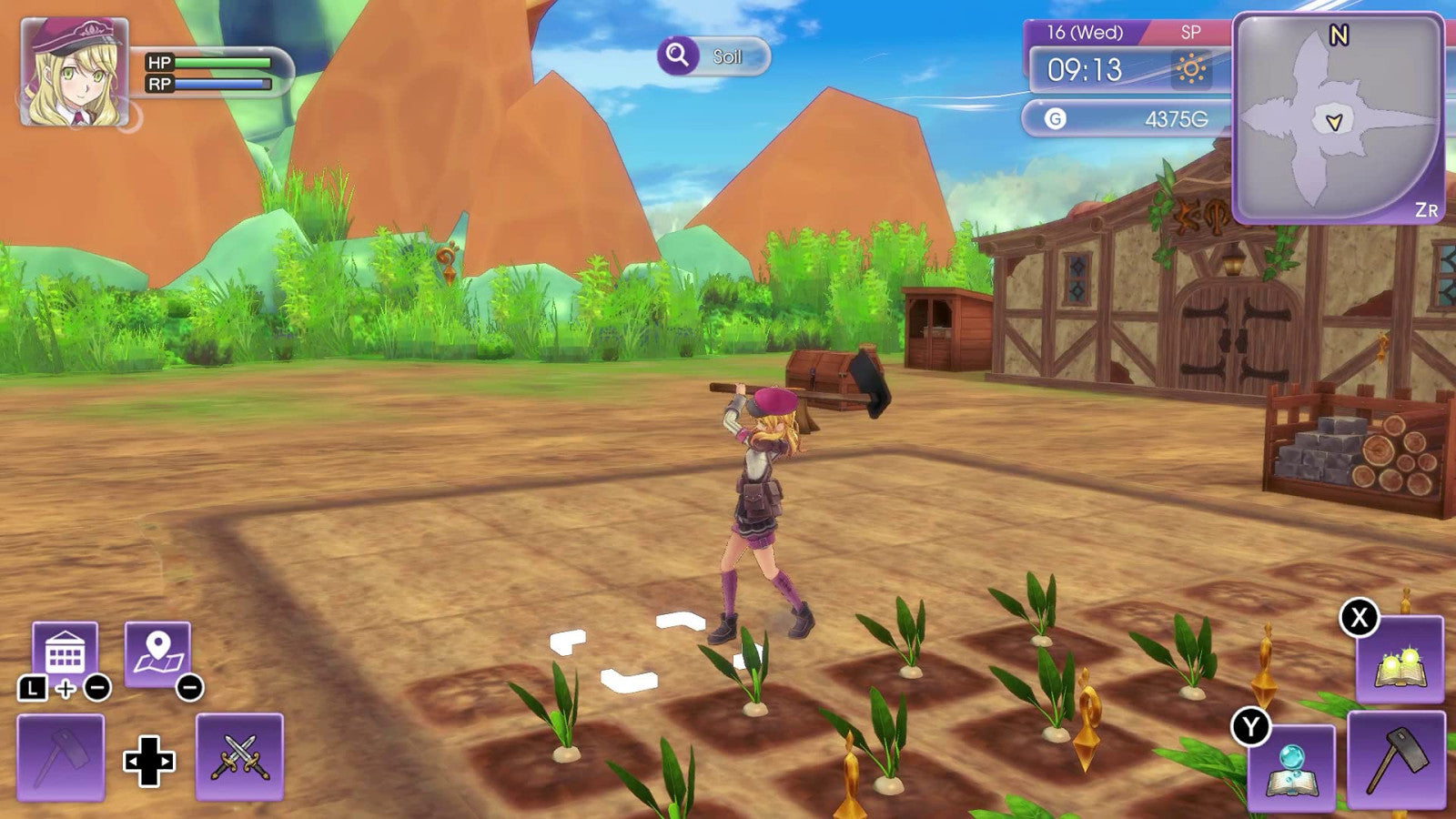Screen dimensions: 1456x819
Task: Click the Soil magnifier label
Action: [713, 56]
